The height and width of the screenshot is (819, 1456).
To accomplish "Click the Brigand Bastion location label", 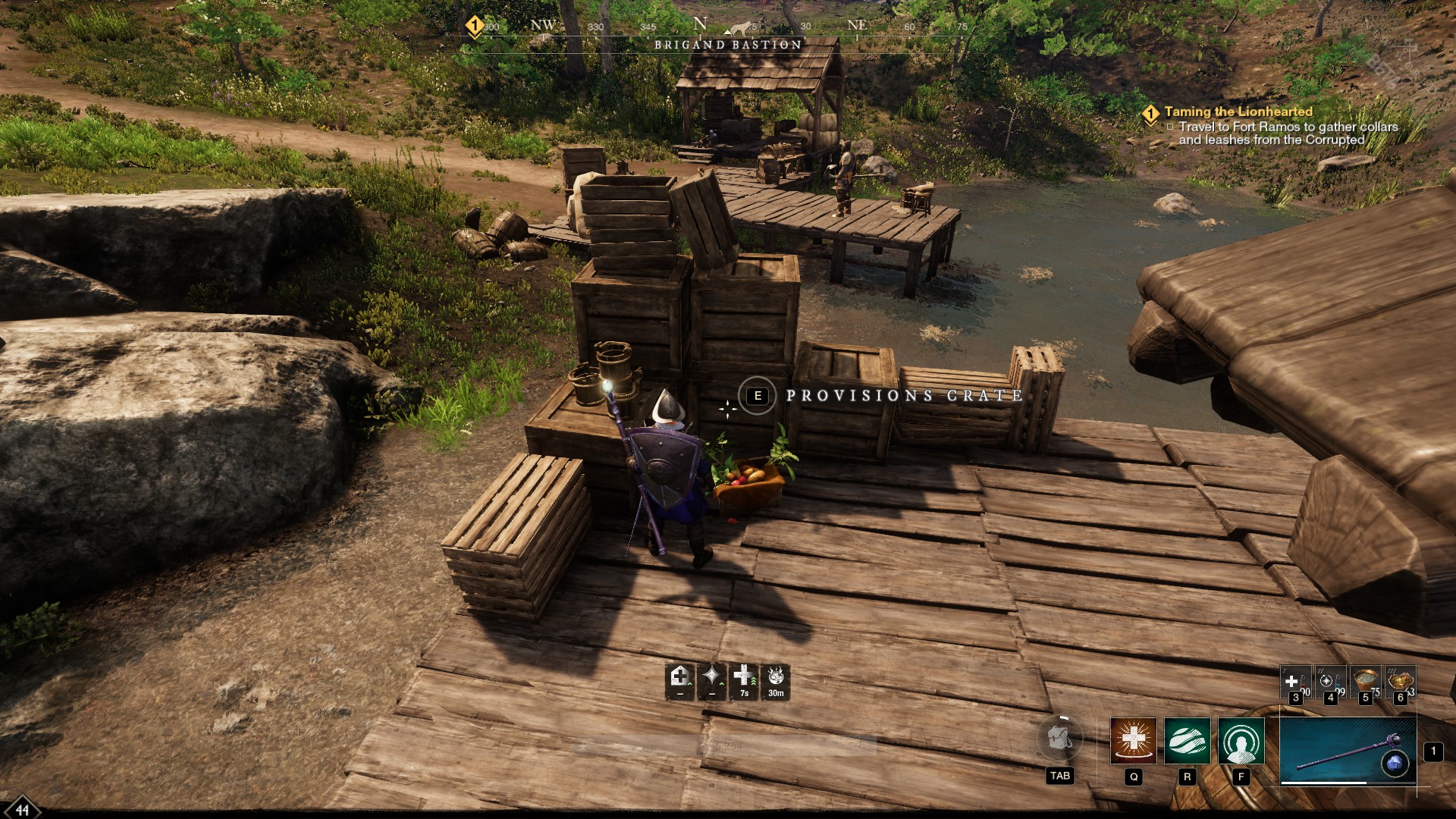I will [x=725, y=45].
